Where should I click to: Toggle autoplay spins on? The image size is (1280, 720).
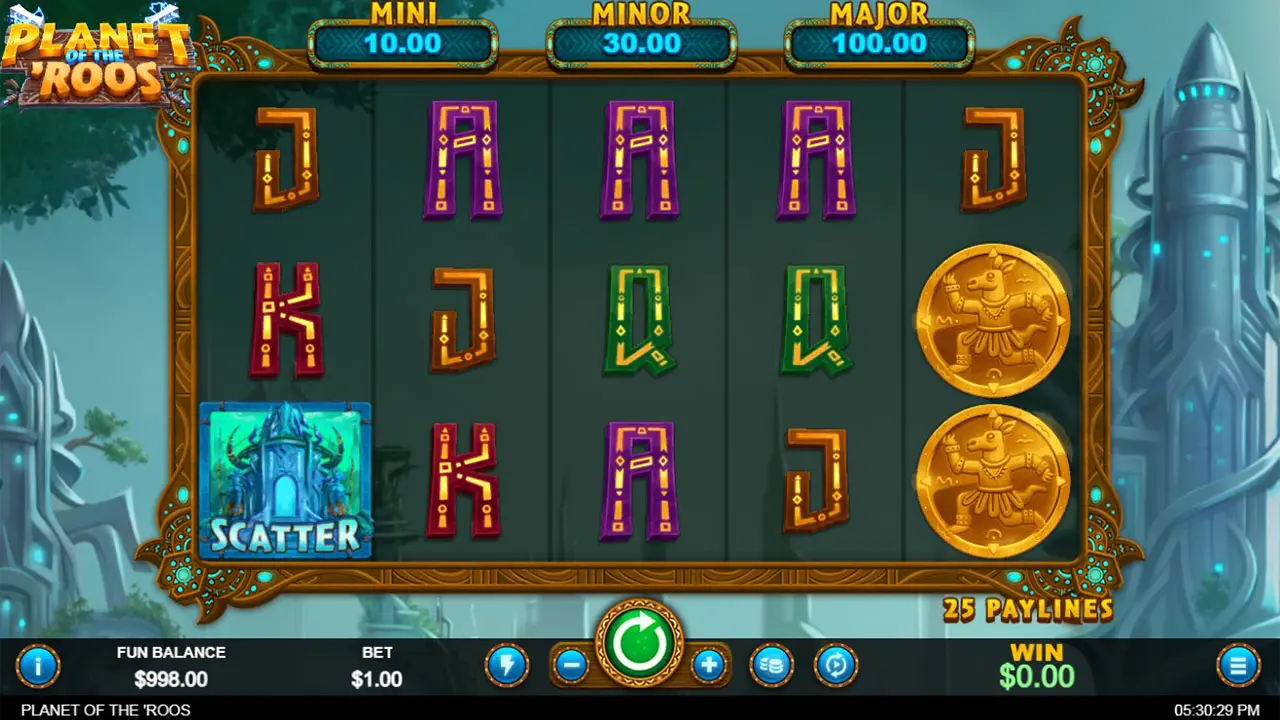click(x=837, y=665)
